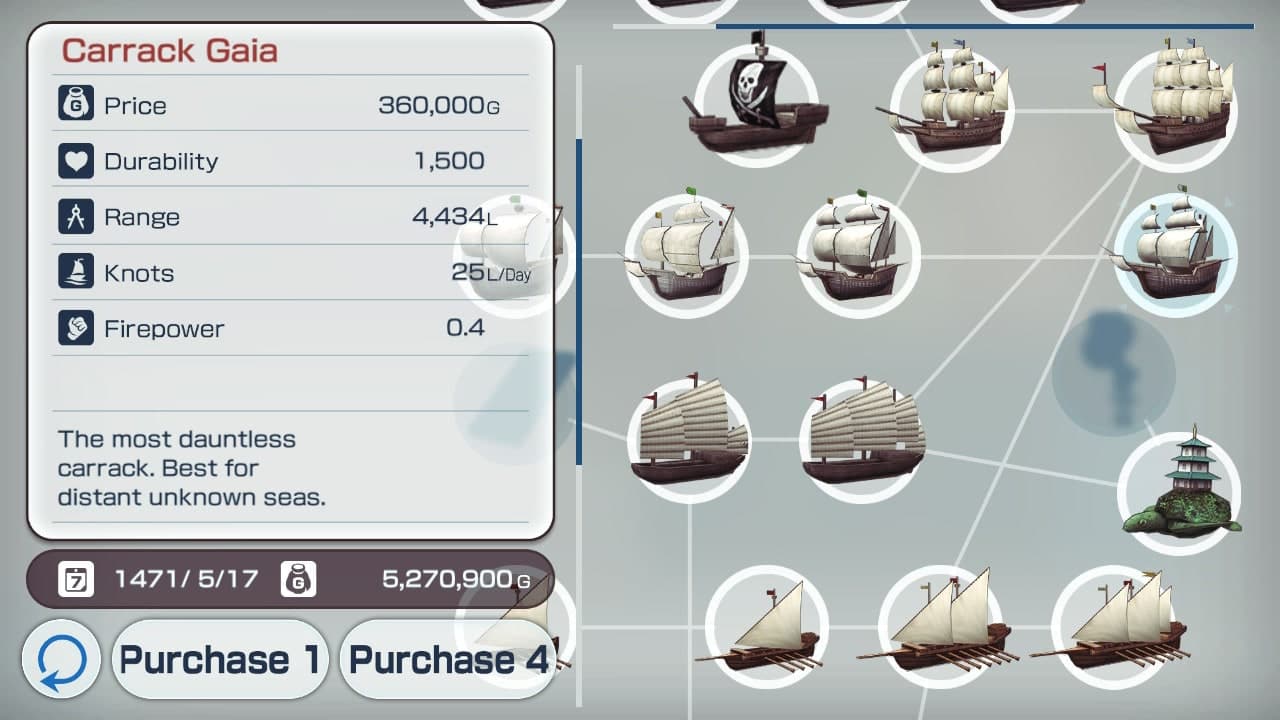Choose the turtle pagoda ship node

[x=1176, y=488]
